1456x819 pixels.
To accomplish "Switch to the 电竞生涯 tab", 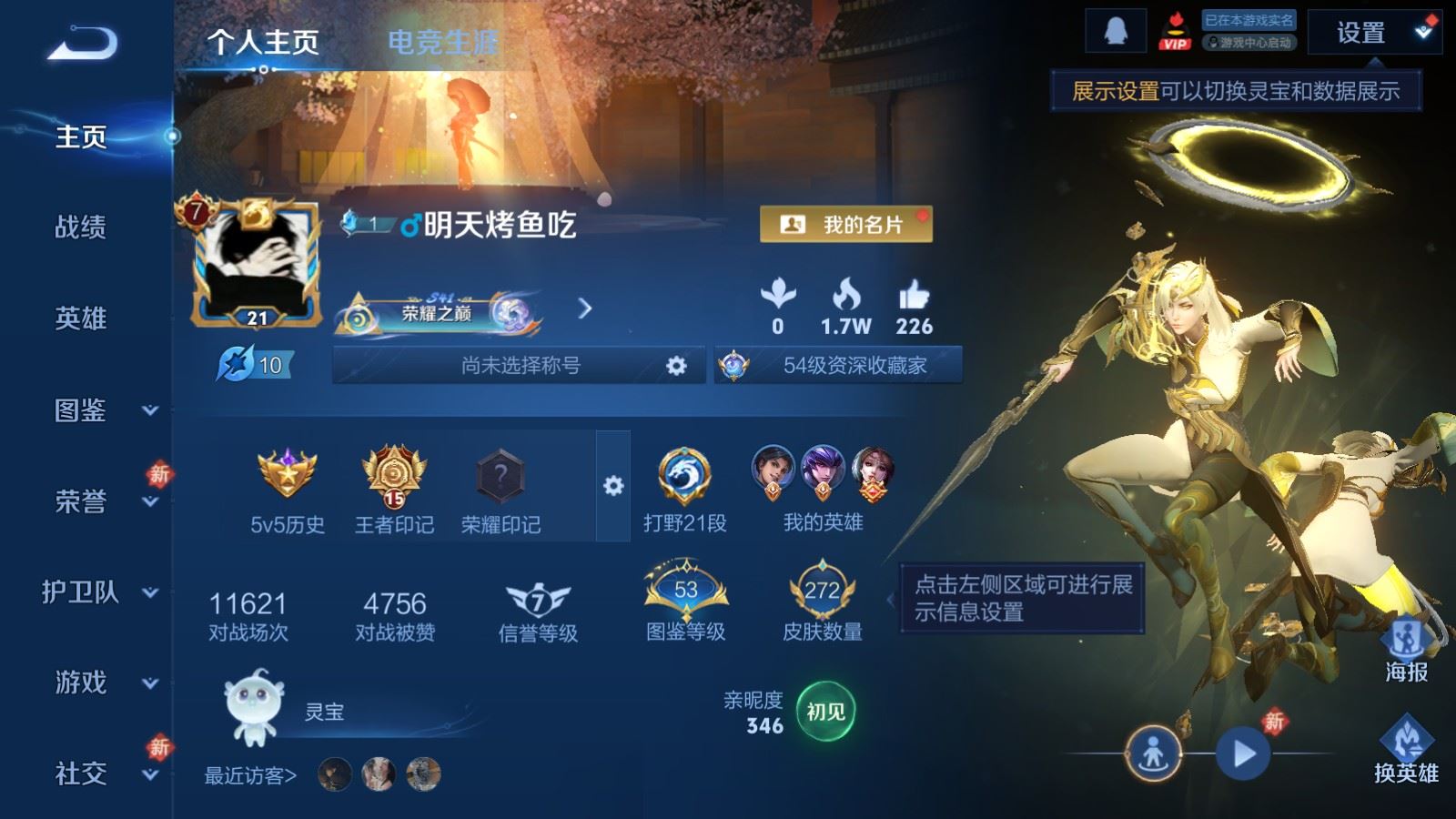I will [x=443, y=40].
